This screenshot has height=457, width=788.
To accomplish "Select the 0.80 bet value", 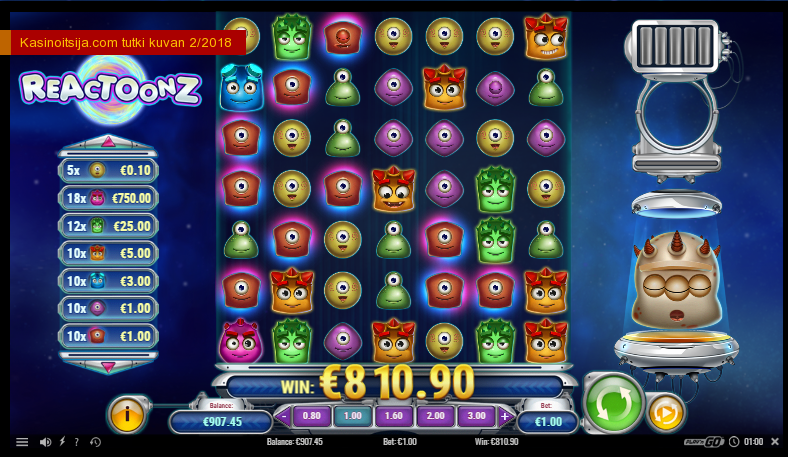I will pos(312,416).
